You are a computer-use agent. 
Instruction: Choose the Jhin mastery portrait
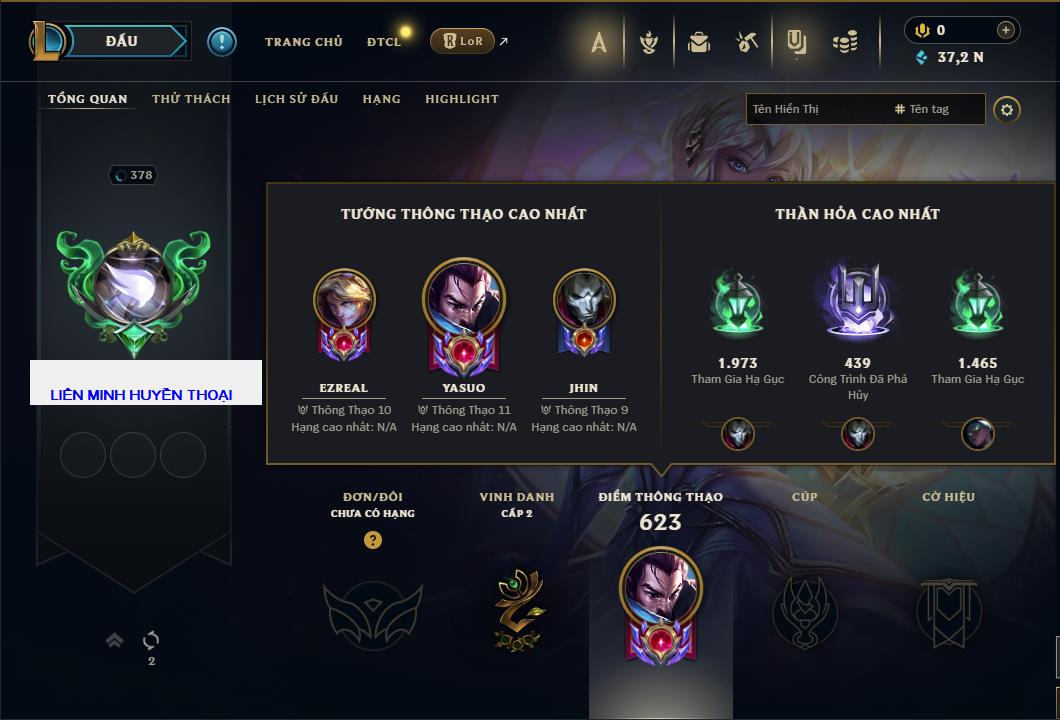click(x=583, y=313)
